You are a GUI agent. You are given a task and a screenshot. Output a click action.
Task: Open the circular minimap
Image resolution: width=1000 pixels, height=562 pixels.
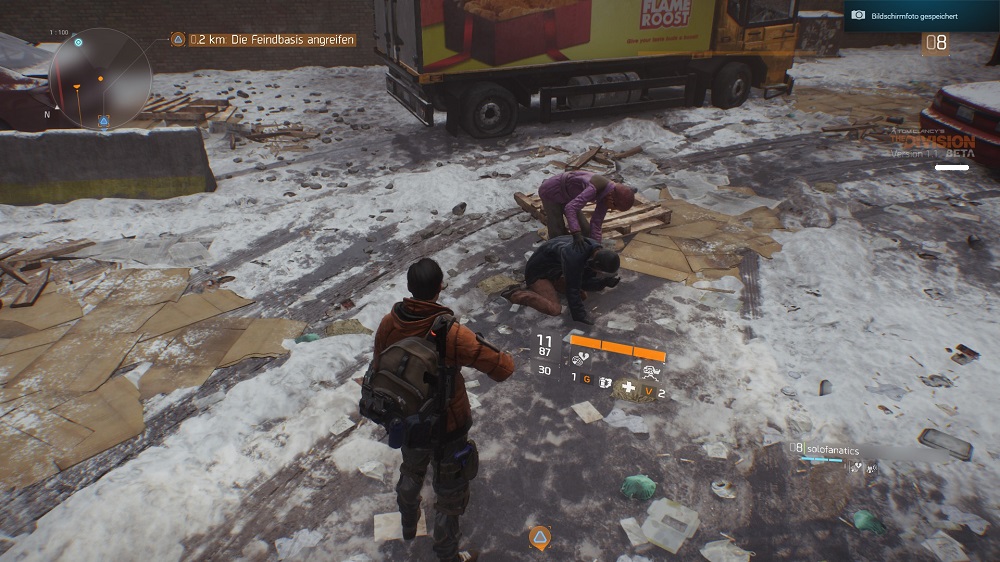point(100,78)
